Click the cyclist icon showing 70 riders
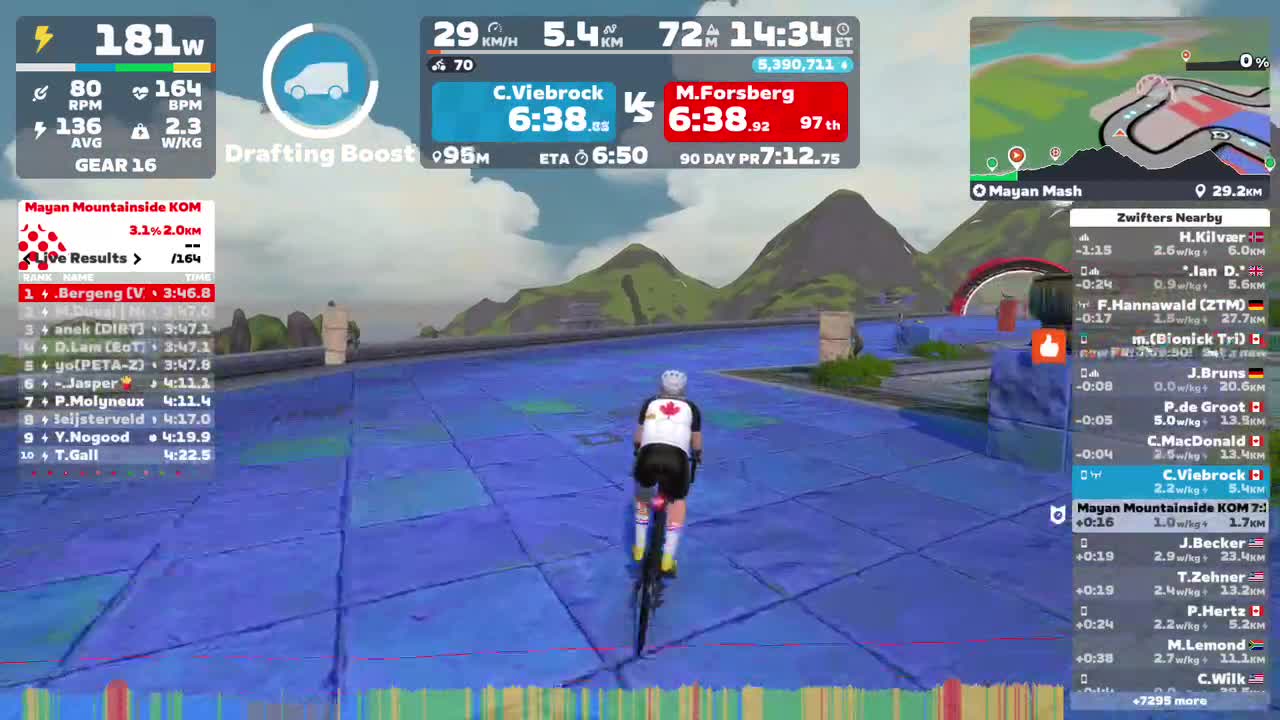Image resolution: width=1280 pixels, height=720 pixels. tap(439, 66)
